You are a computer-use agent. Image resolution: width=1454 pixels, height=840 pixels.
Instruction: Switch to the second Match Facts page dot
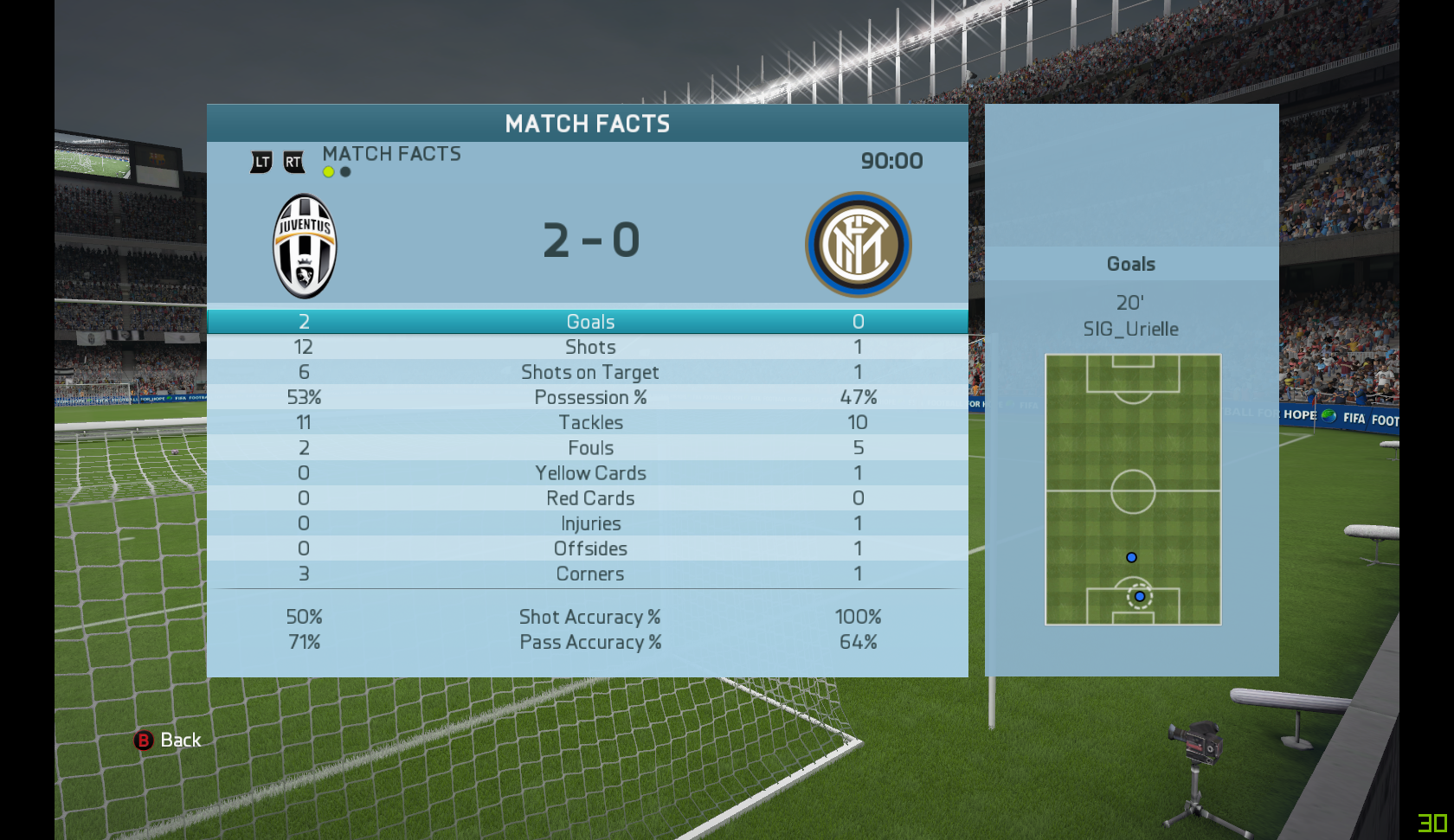click(345, 172)
